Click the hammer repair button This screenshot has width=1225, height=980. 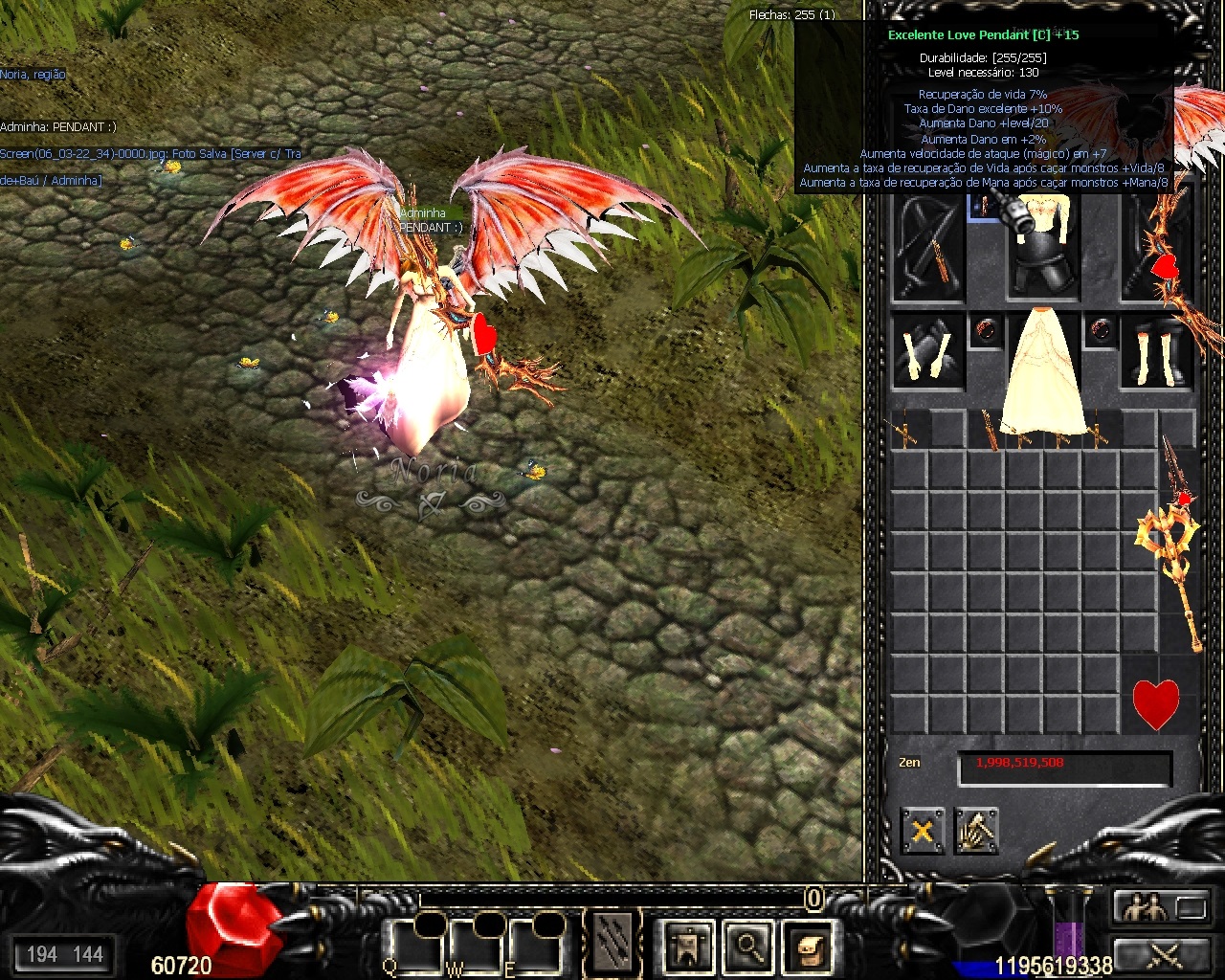[x=976, y=830]
